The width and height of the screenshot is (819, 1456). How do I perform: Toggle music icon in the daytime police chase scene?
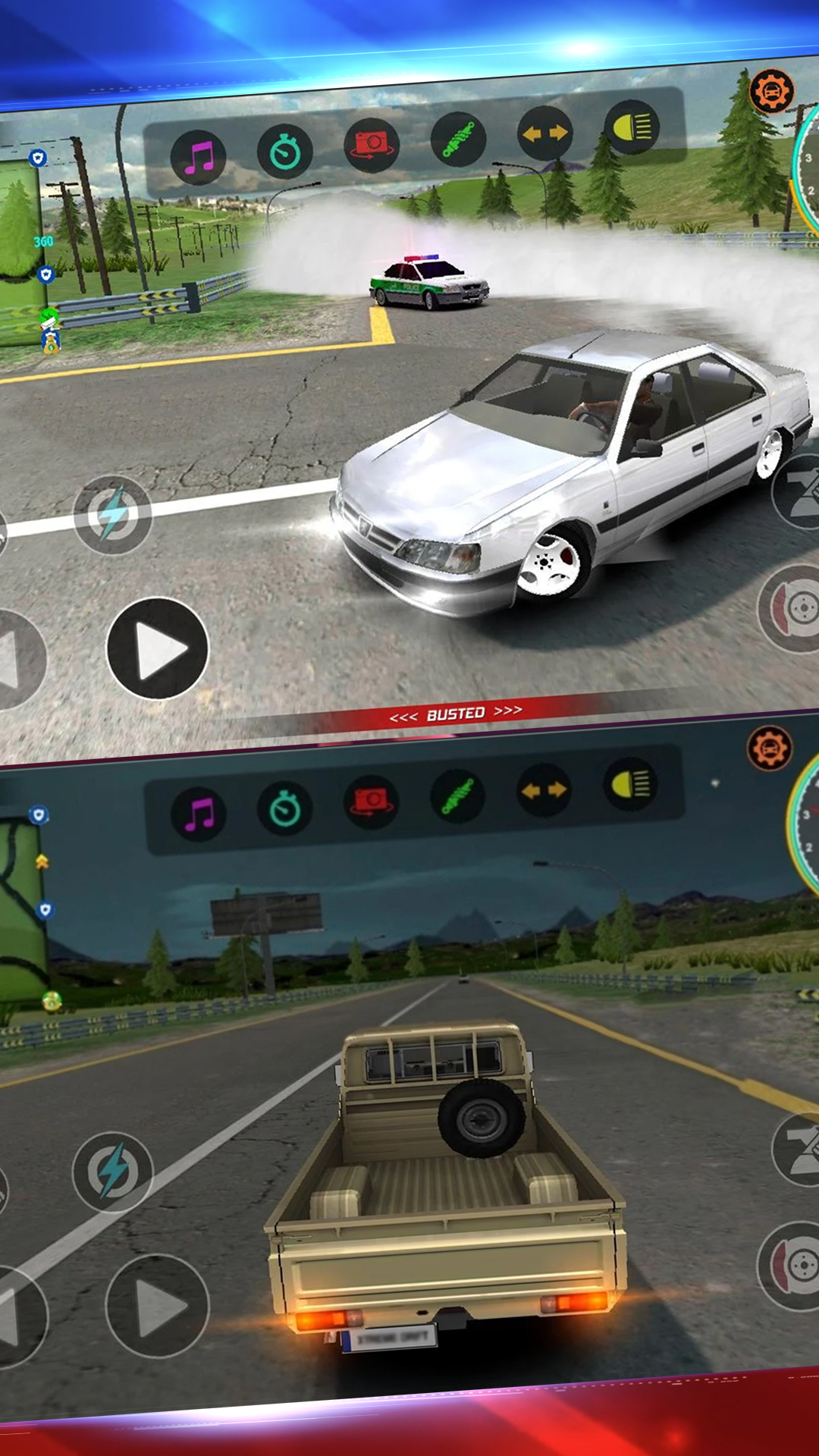coord(198,158)
